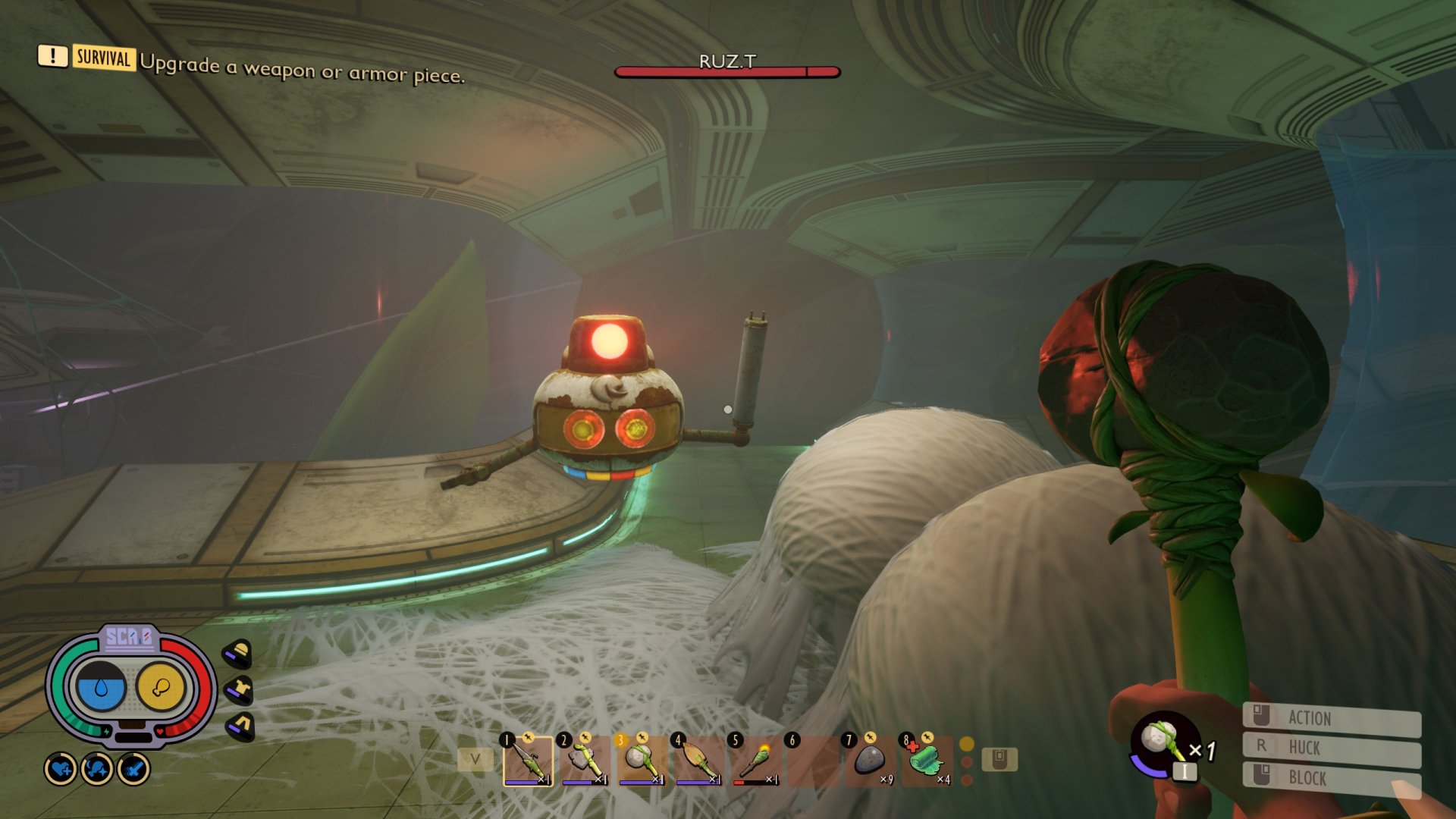Use the green fiber bandage in slot 8
Viewport: 1456px width, 819px height.
(927, 760)
